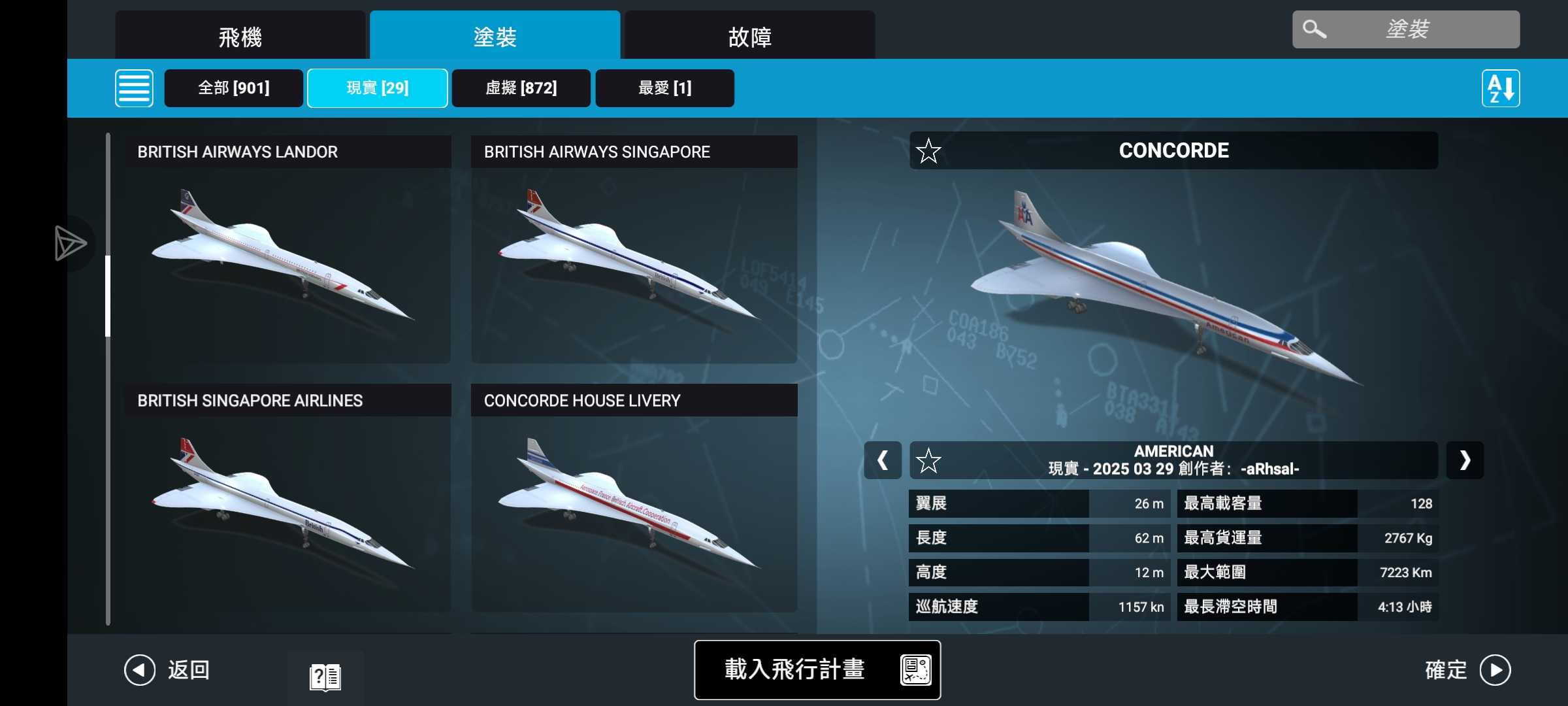1568x706 pixels.
Task: Toggle the list view menu icon
Action: [134, 88]
